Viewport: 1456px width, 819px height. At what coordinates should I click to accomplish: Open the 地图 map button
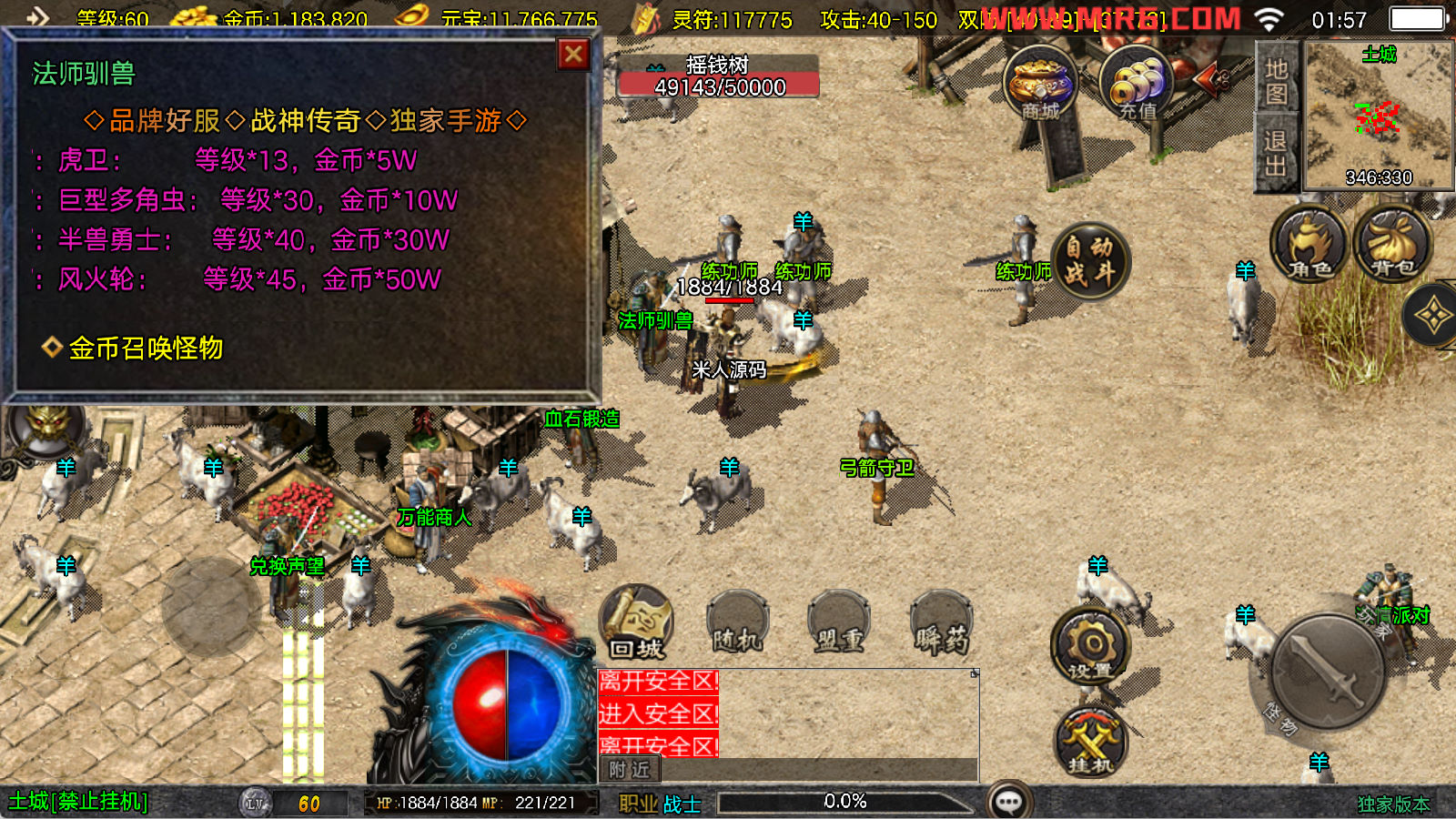coord(1276,80)
